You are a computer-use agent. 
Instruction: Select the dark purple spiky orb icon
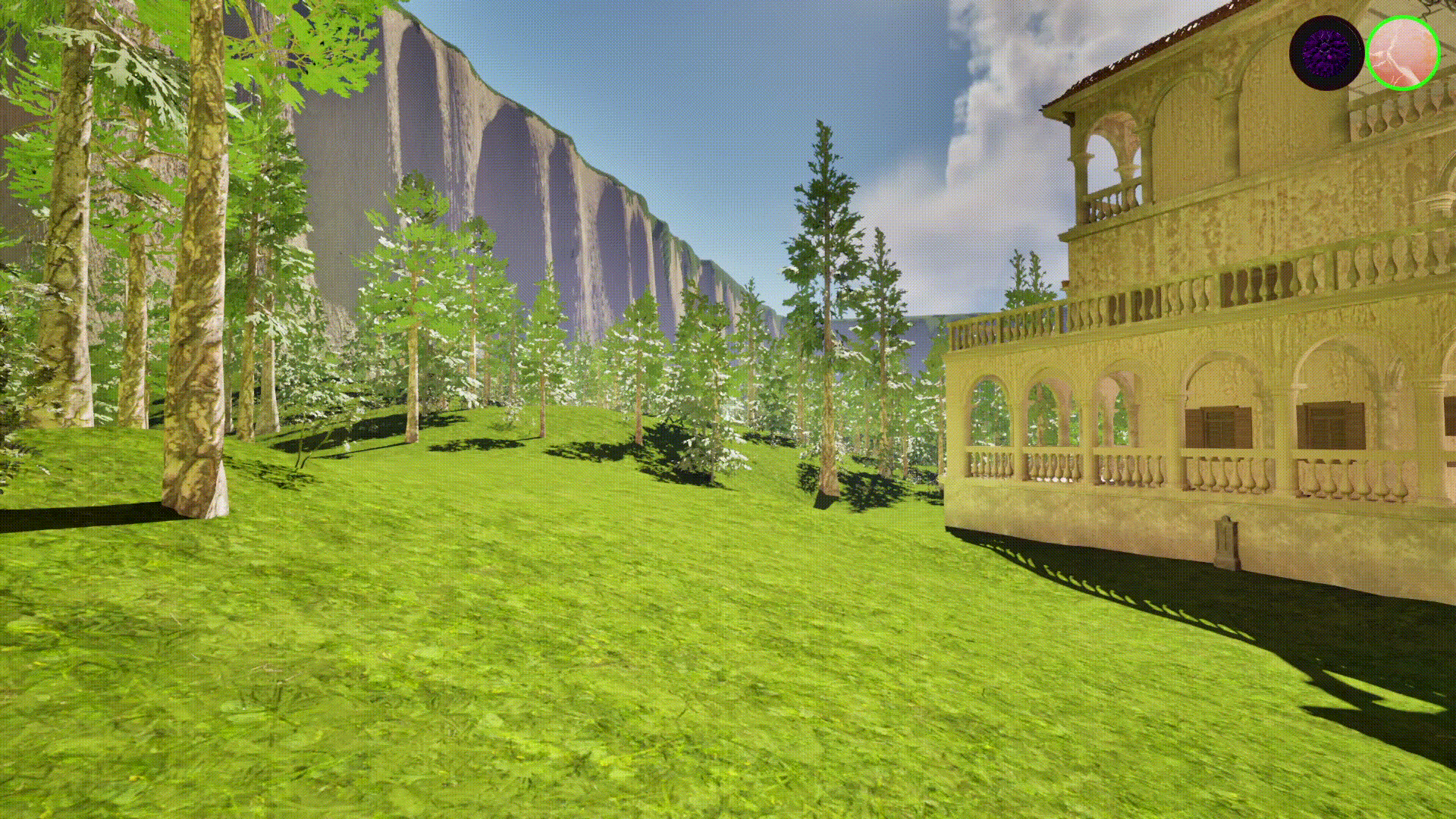[x=1326, y=53]
